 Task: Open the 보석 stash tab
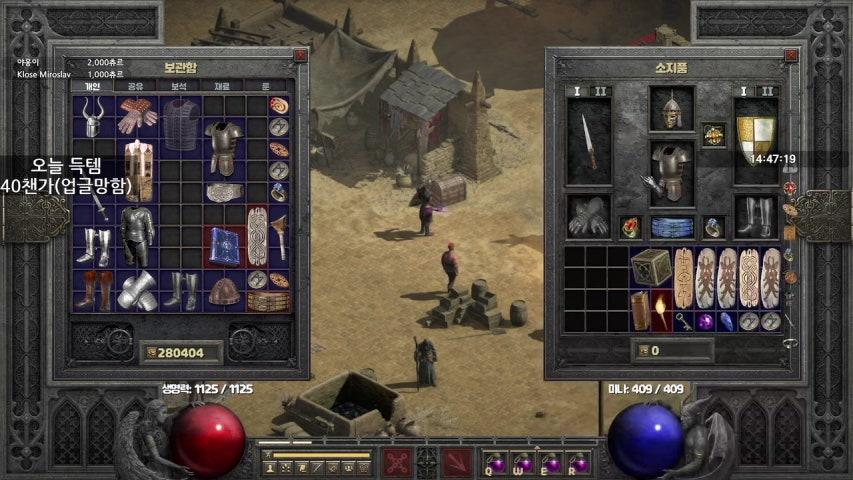tap(179, 86)
